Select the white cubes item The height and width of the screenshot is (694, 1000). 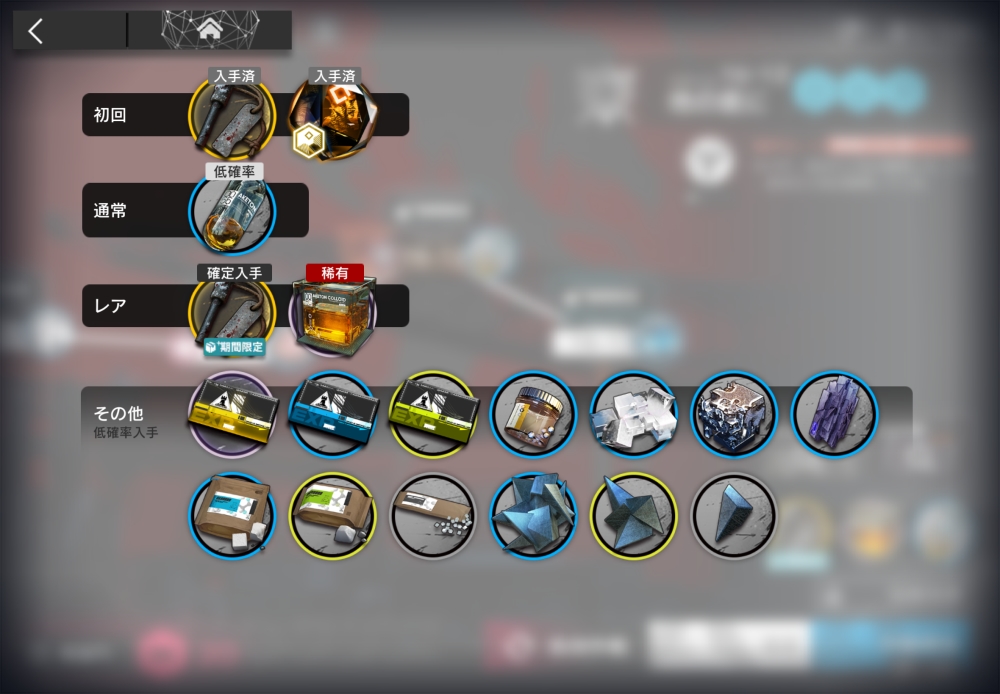coord(633,413)
